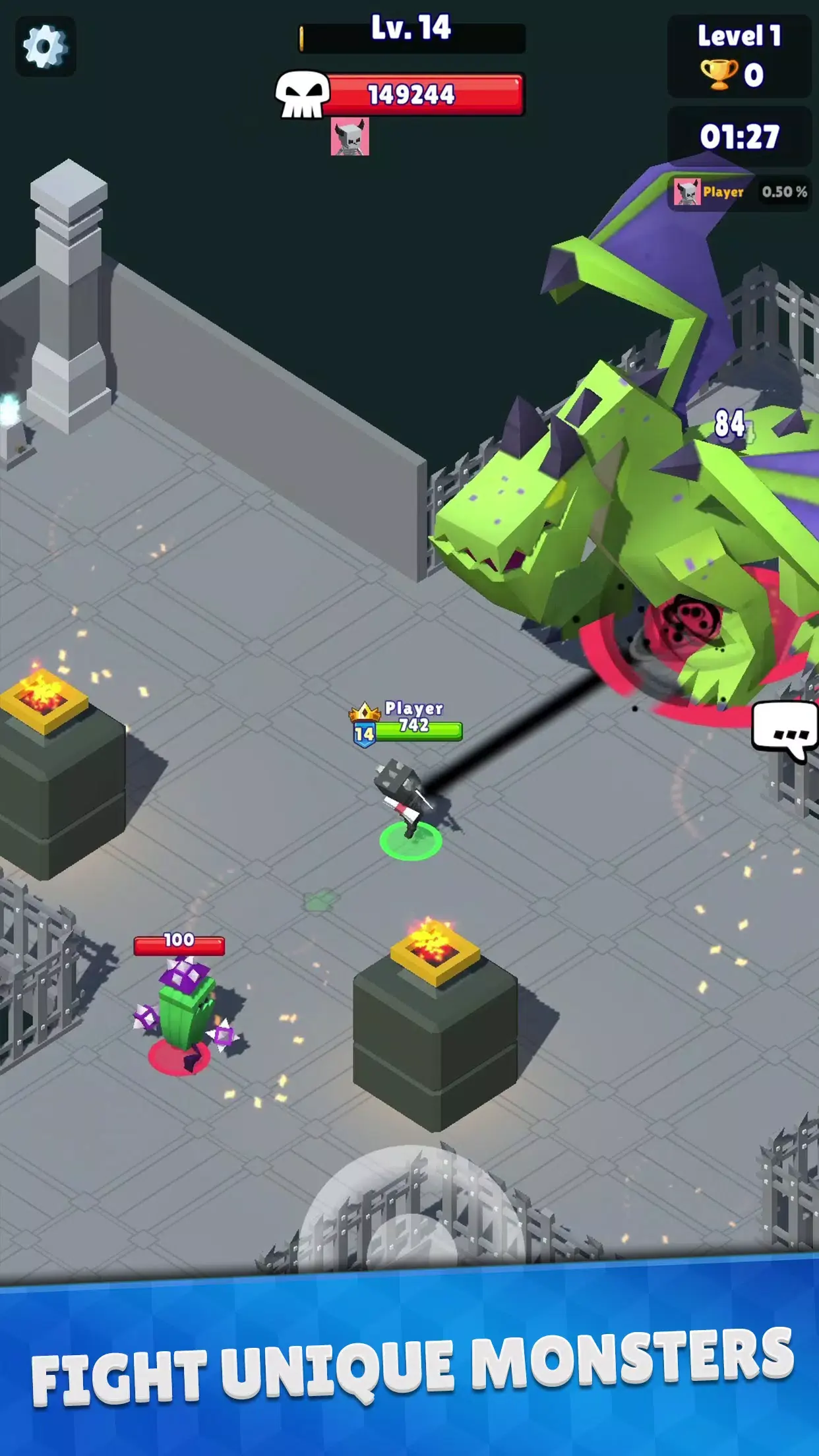The width and height of the screenshot is (819, 1456).
Task: Open the chat speech bubble
Action: 785,729
